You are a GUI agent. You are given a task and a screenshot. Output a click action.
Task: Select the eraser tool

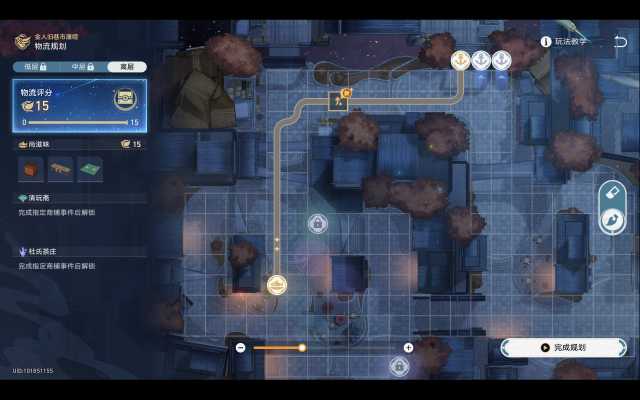point(611,192)
